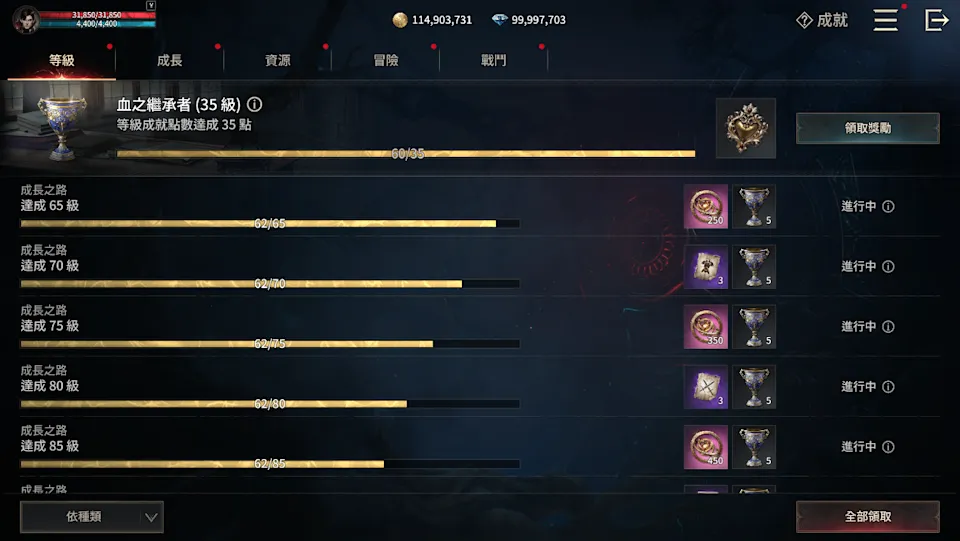960x541 pixels.
Task: Exit the achievements screen via exit icon
Action: pyautogui.click(x=936, y=20)
